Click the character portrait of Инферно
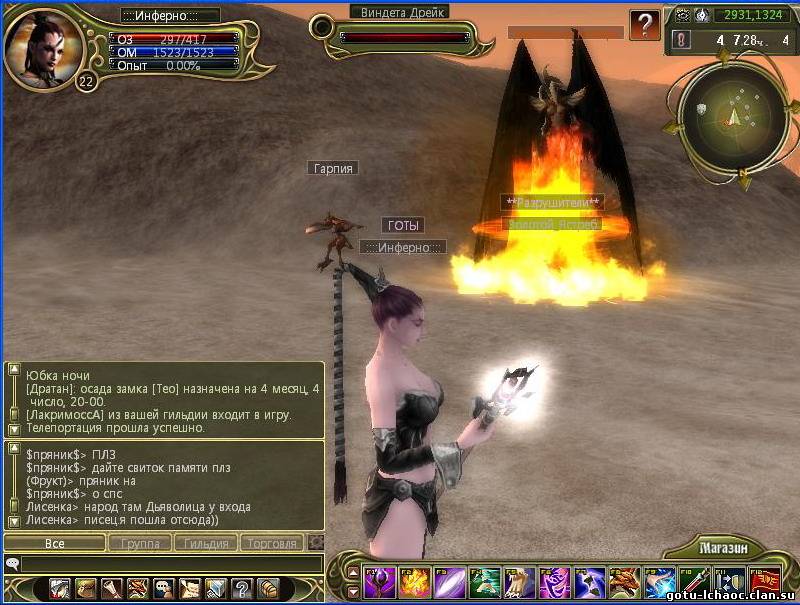Viewport: 800px width, 605px height. click(x=42, y=48)
